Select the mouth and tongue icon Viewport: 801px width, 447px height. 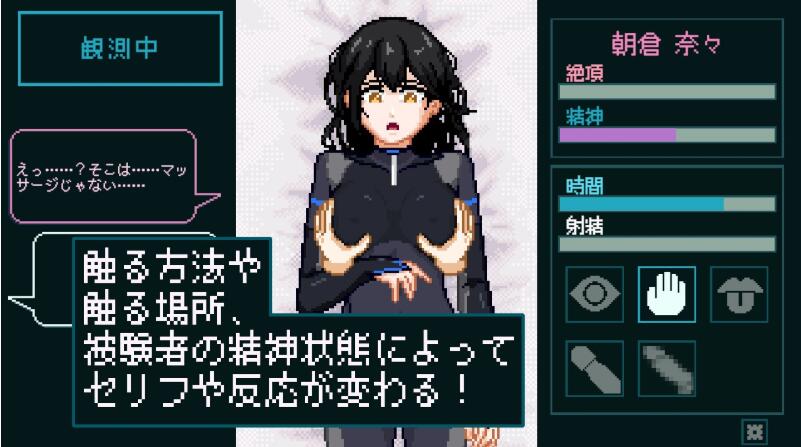[739, 295]
